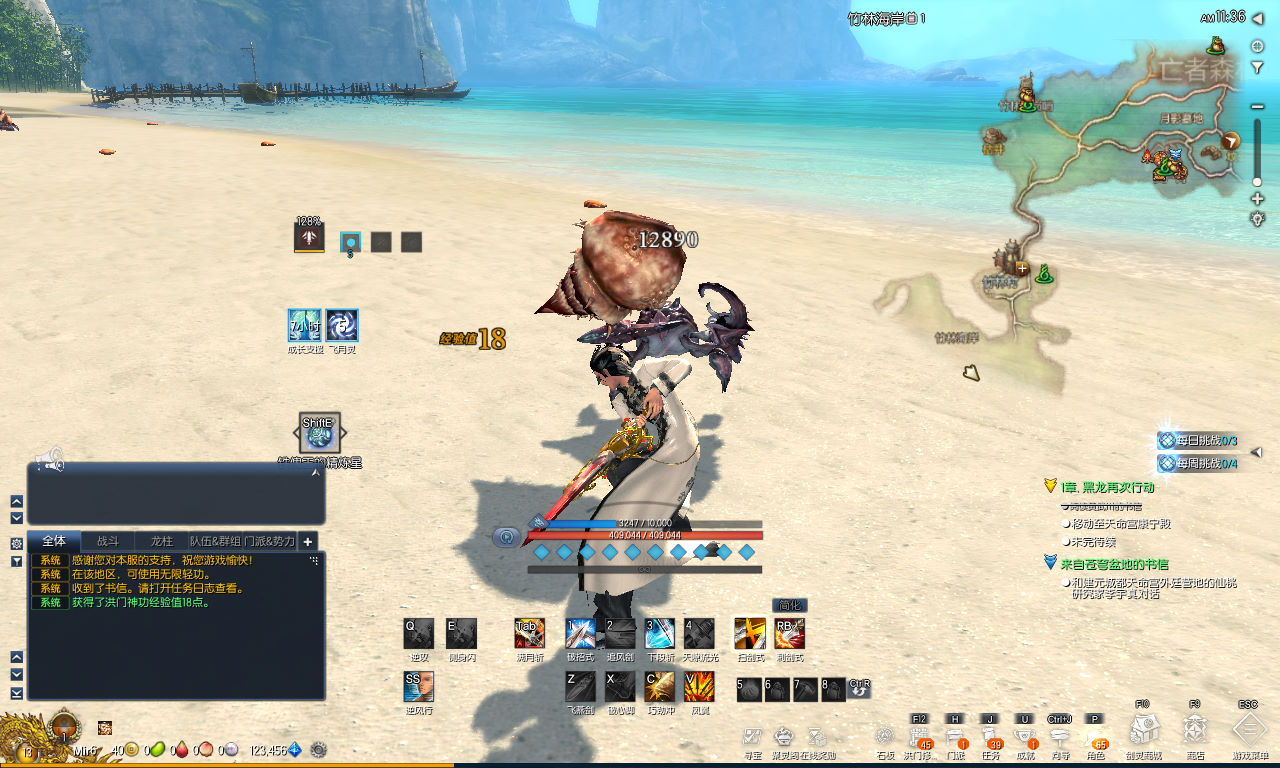Open the 龙柱 chat tab

161,541
